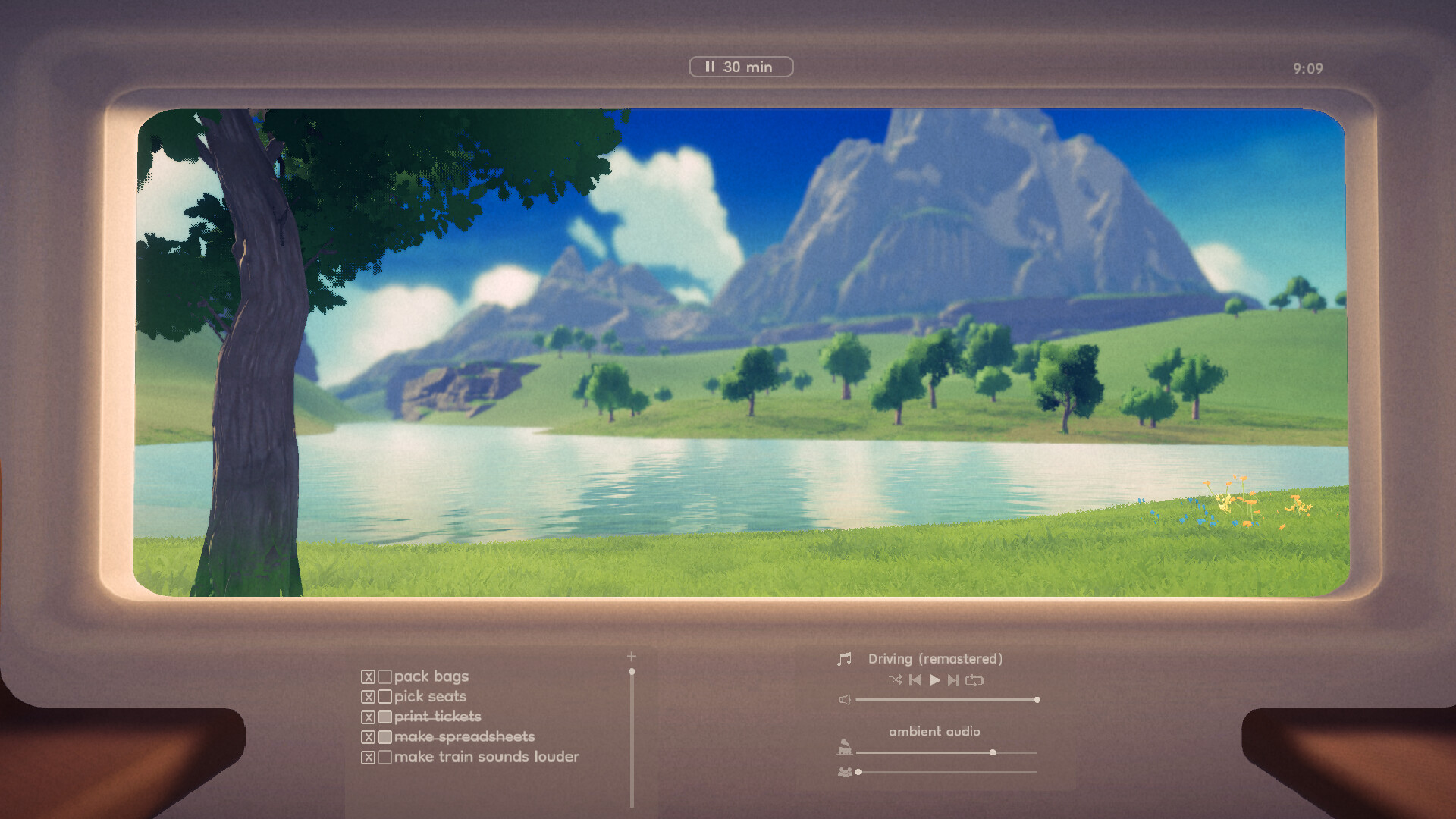Check off the pack bags task
Screen dimensions: 1456x819
(x=386, y=677)
